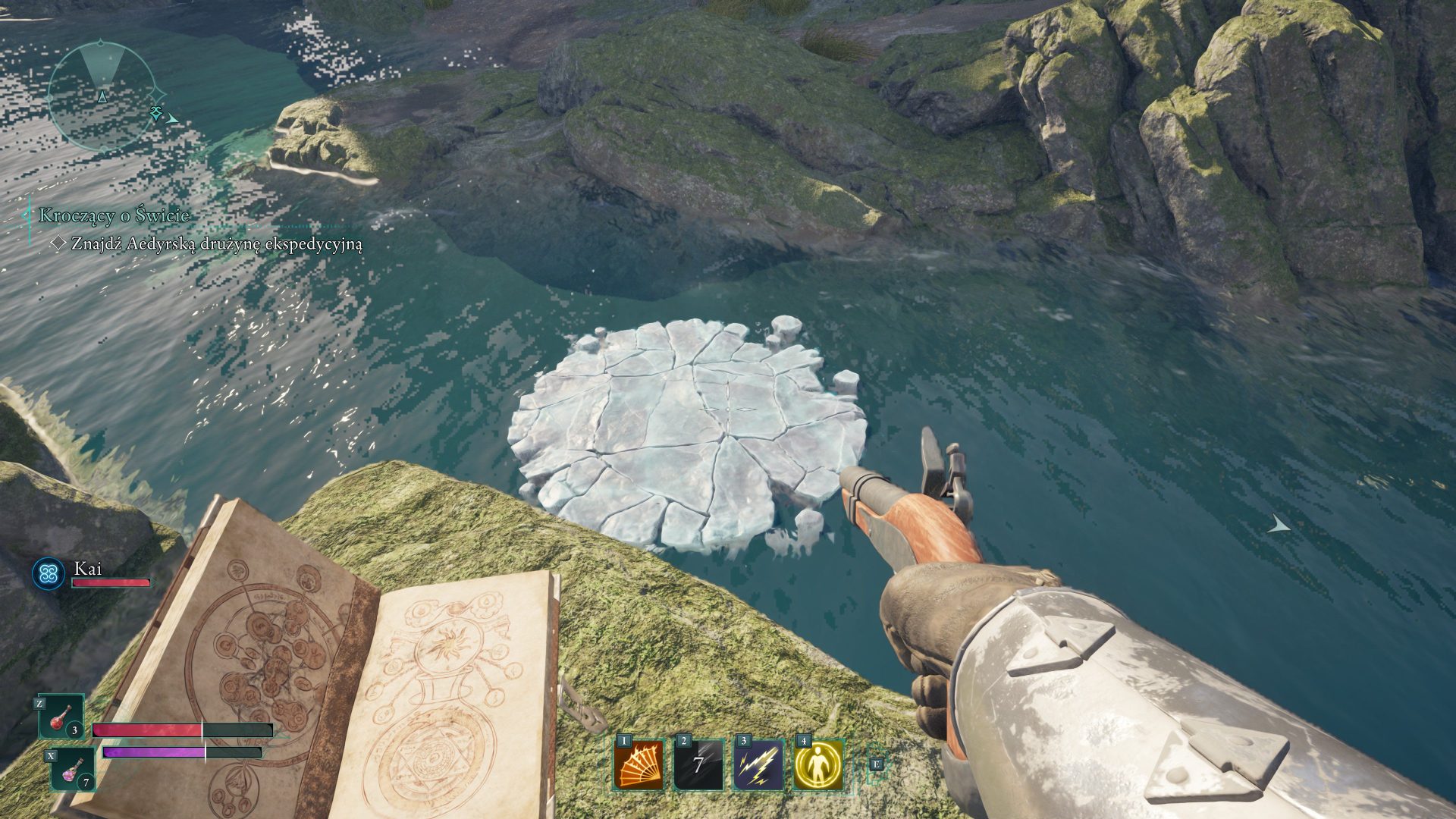This screenshot has width=1456, height=819.
Task: Use the purple essence potion
Action: click(x=74, y=768)
